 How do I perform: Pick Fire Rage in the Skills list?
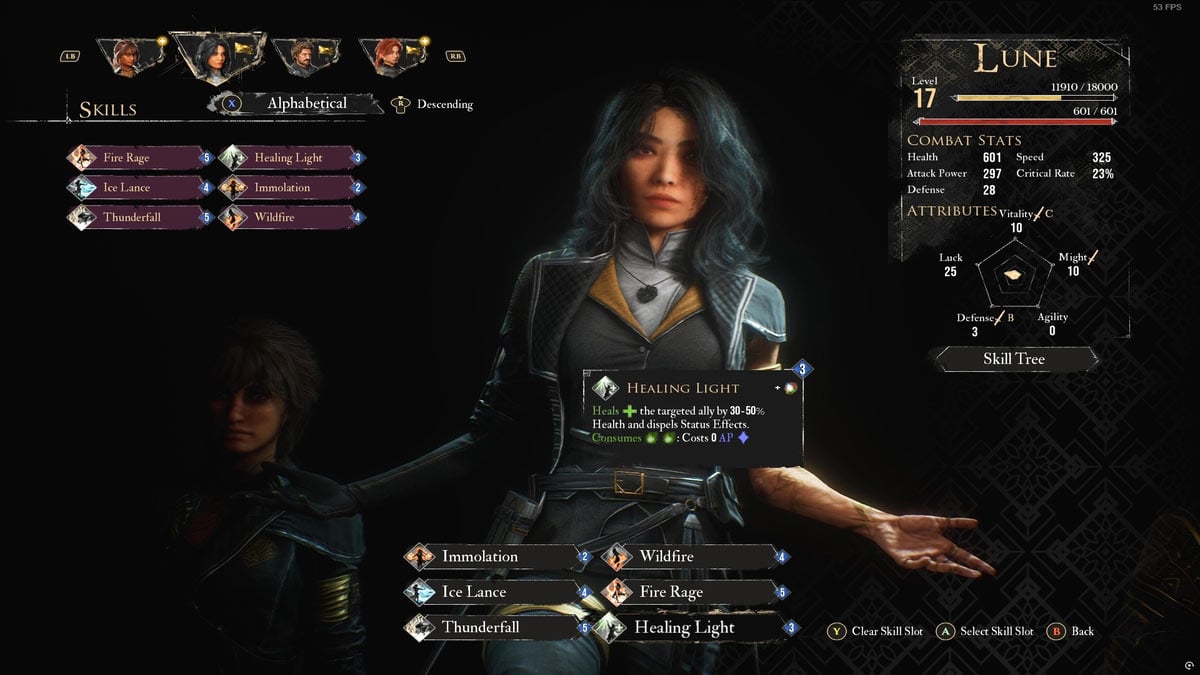pos(138,158)
